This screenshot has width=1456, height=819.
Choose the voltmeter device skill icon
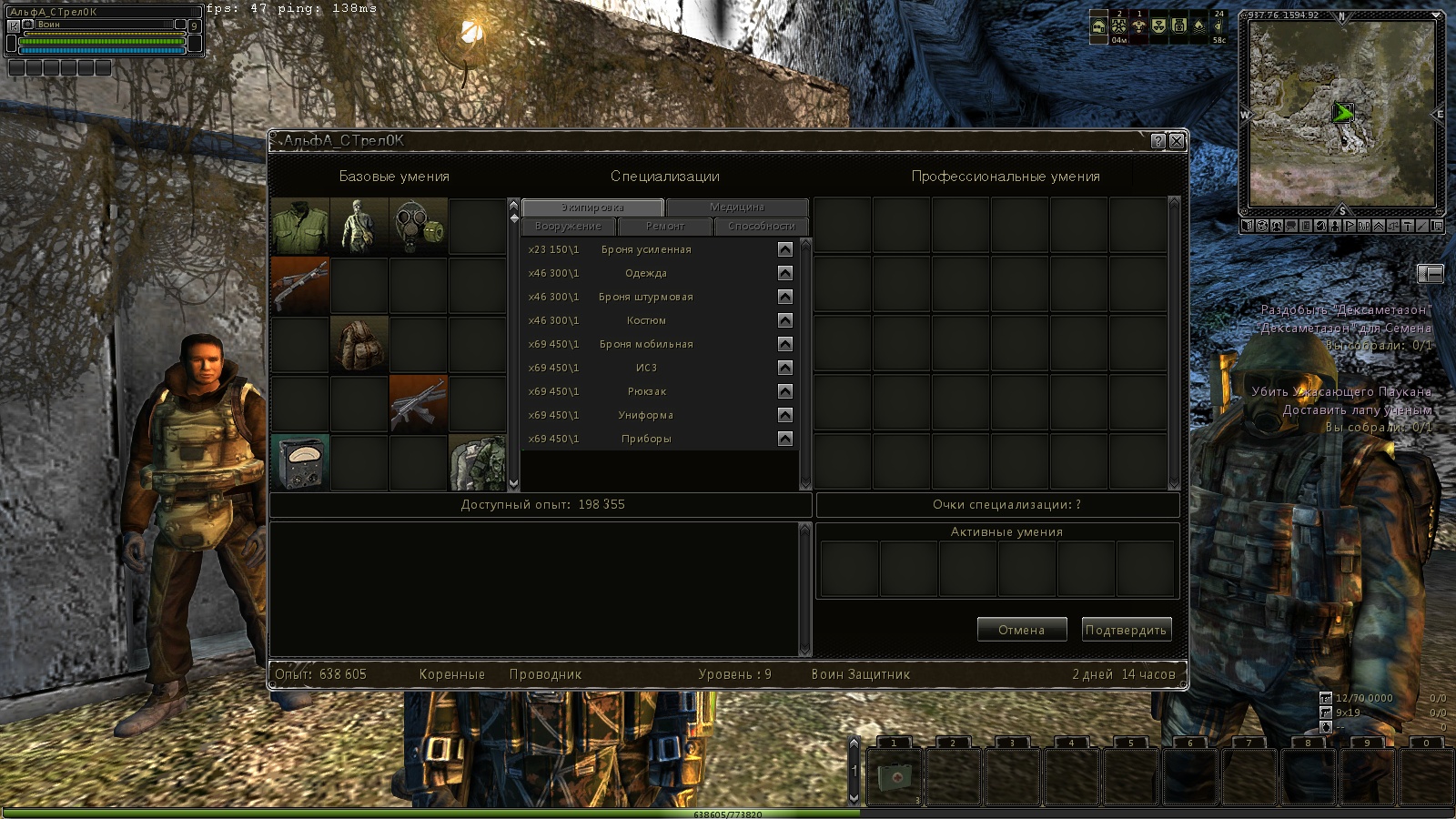[300, 462]
